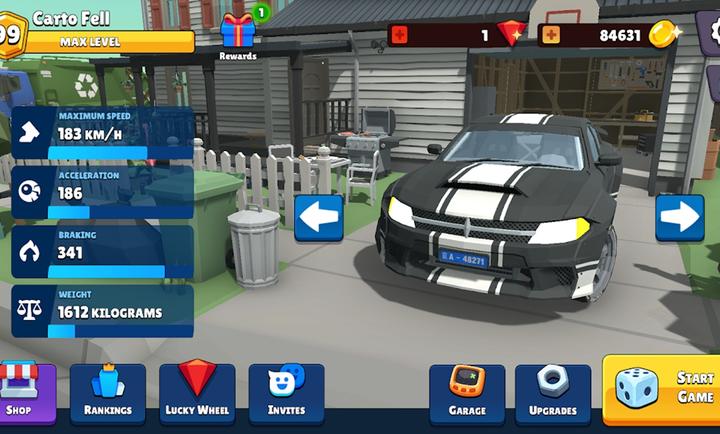Add more gold coins with plus button

click(550, 35)
